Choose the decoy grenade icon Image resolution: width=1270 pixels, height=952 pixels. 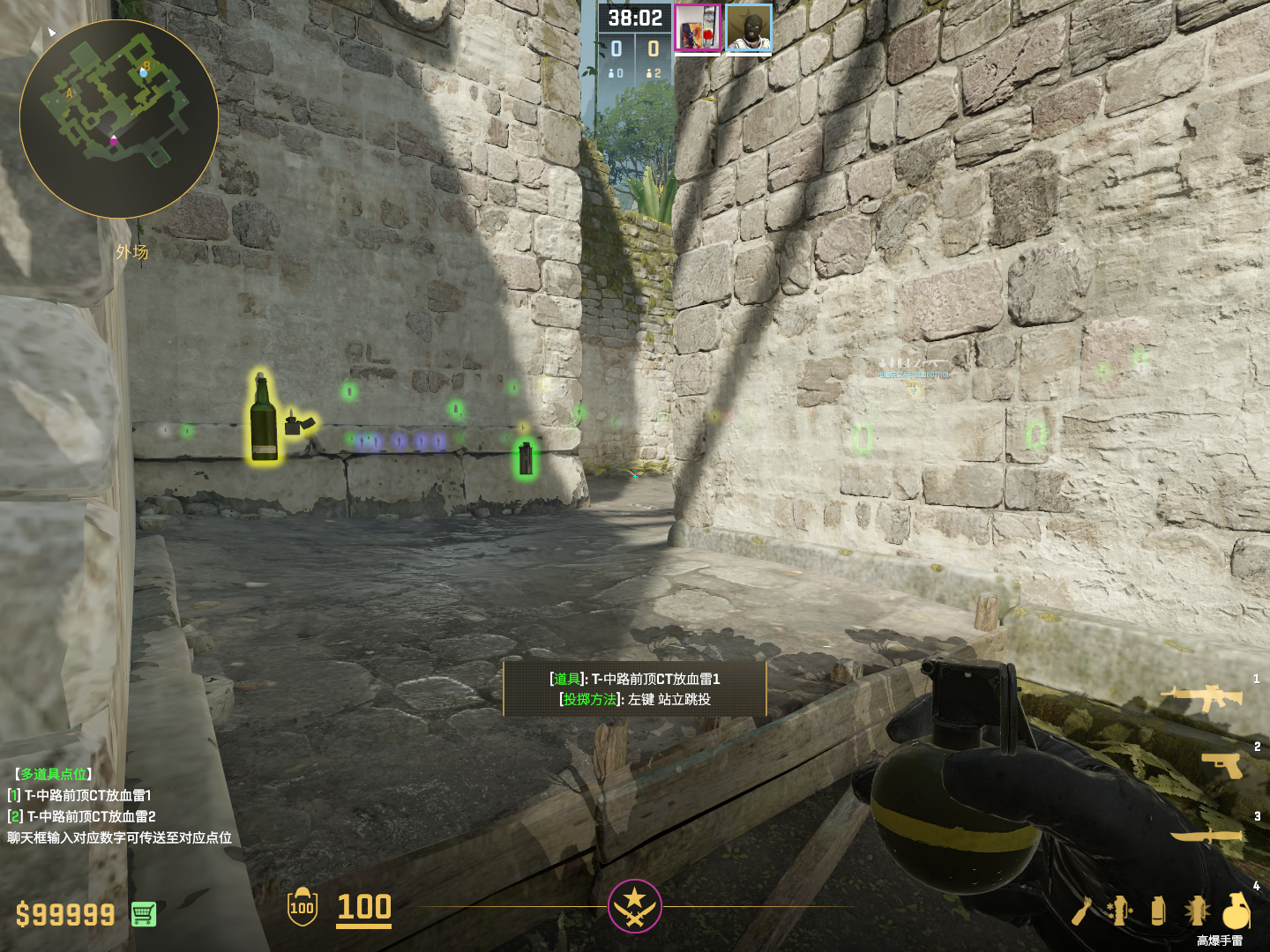(1119, 911)
